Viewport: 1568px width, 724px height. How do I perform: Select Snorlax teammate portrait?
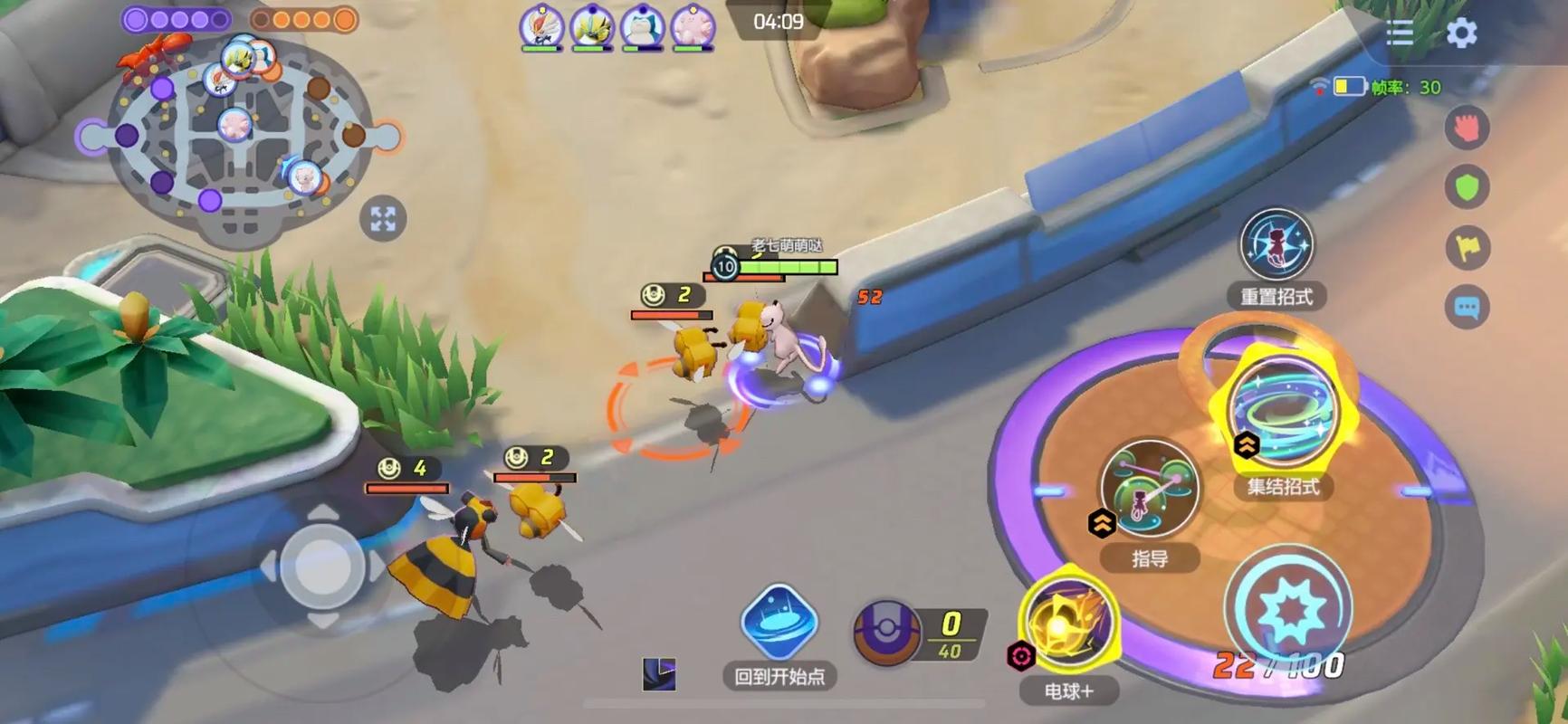coord(643,27)
